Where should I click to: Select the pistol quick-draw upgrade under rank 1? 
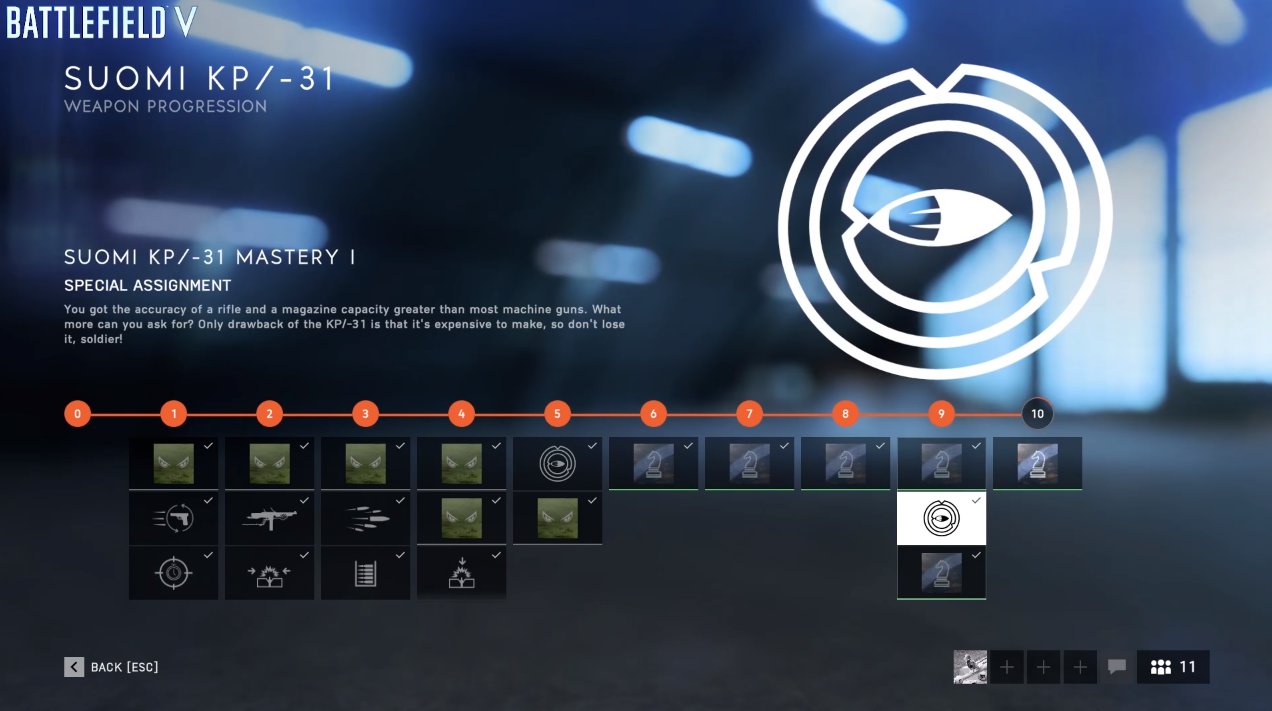pos(173,518)
